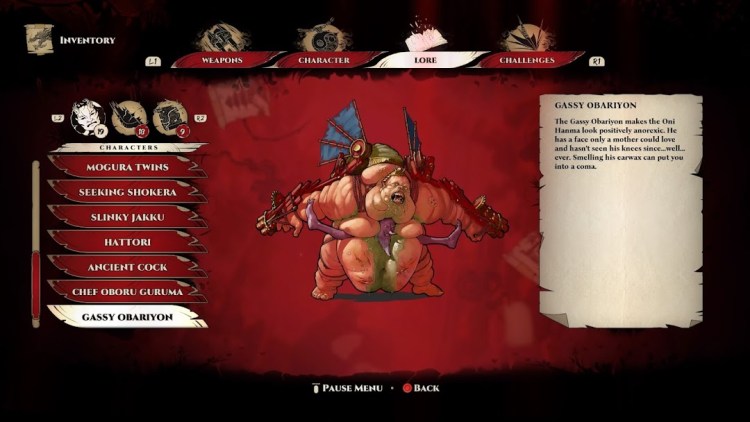Show the Ancient Cock lore entry
This screenshot has height=422, width=750.
coord(125,267)
